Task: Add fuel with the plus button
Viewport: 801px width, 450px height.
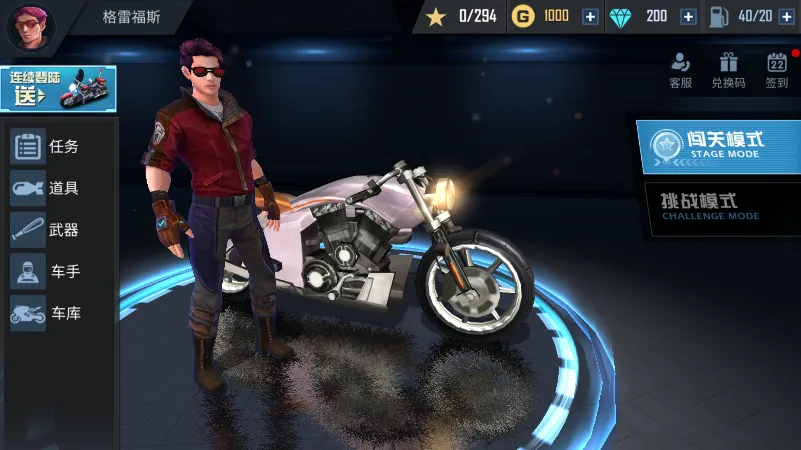Action: pyautogui.click(x=784, y=16)
